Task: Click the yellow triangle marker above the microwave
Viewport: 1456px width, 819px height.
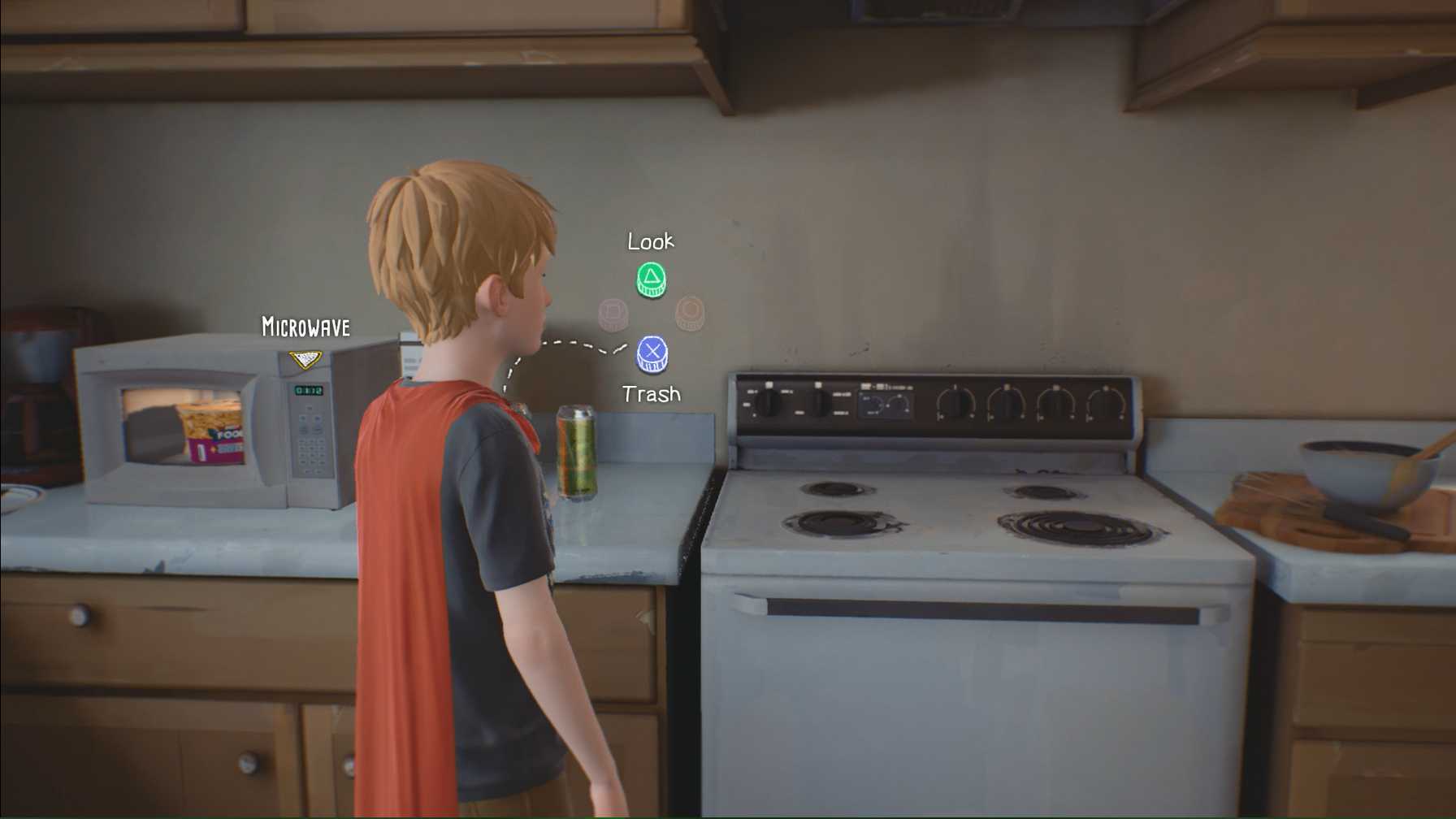Action: (x=305, y=359)
